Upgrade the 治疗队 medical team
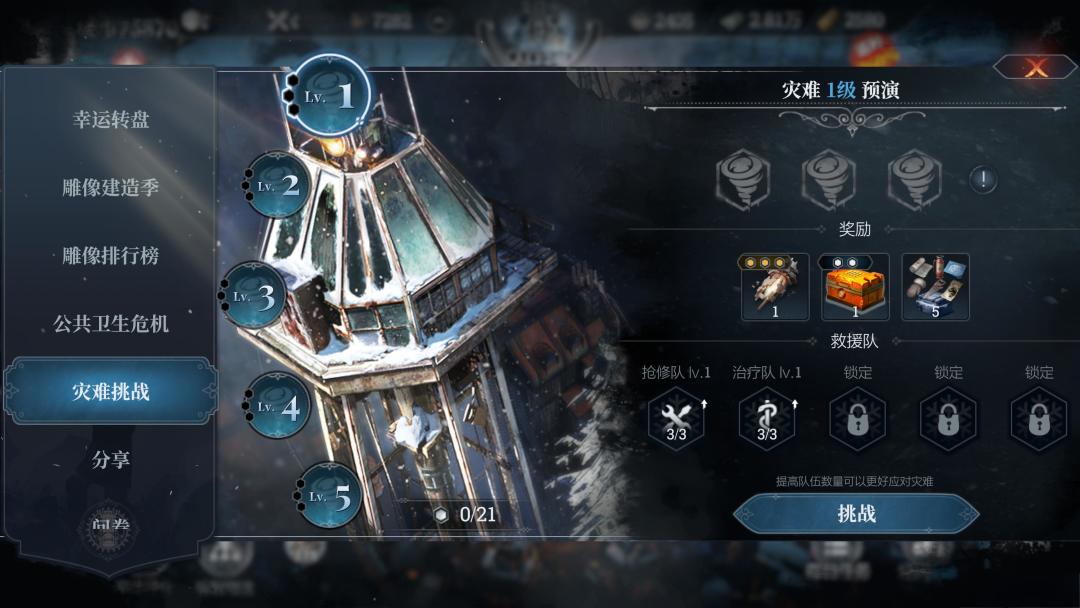1080x608 pixels. click(767, 418)
